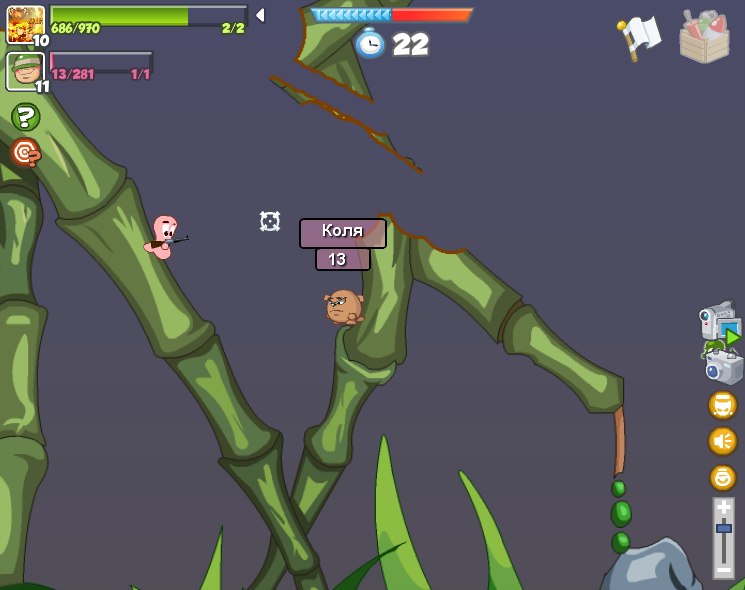745x590 pixels.
Task: Surrender using the white flag icon
Action: [639, 37]
